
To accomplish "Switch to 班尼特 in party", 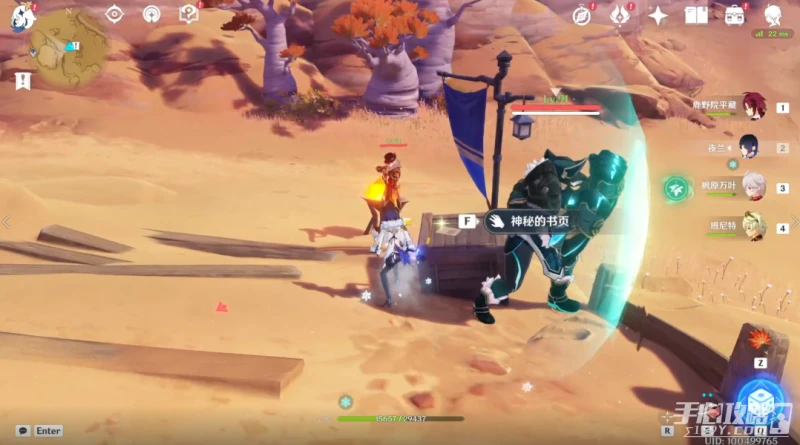I will coord(750,226).
